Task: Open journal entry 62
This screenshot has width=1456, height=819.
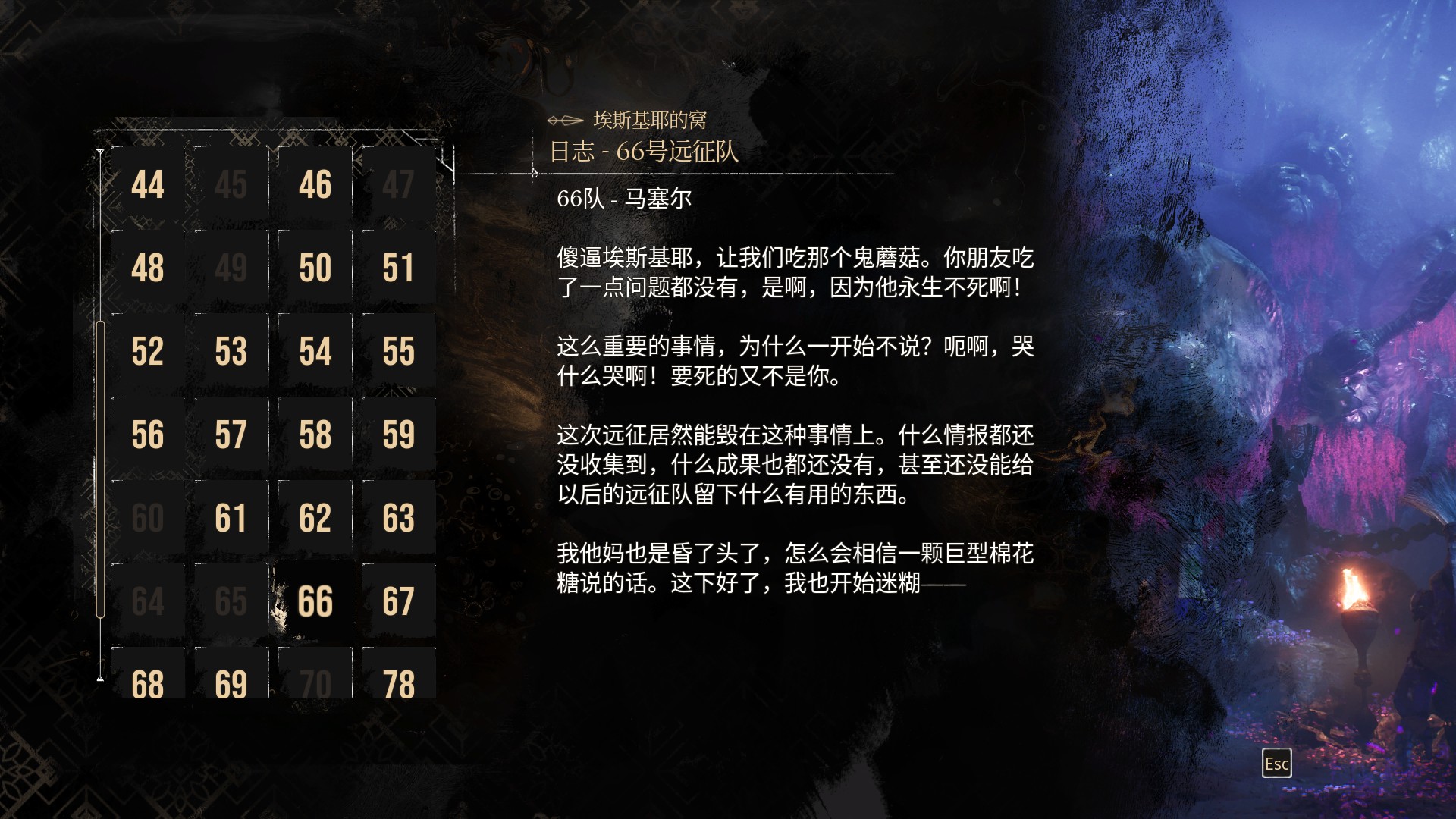Action: [x=315, y=517]
